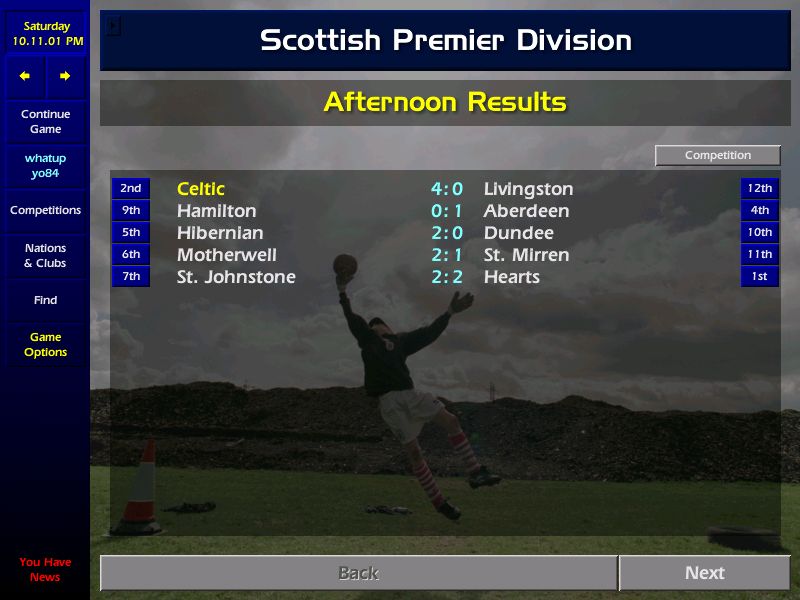The width and height of the screenshot is (800, 600).
Task: Continue the game
Action: pyautogui.click(x=45, y=121)
